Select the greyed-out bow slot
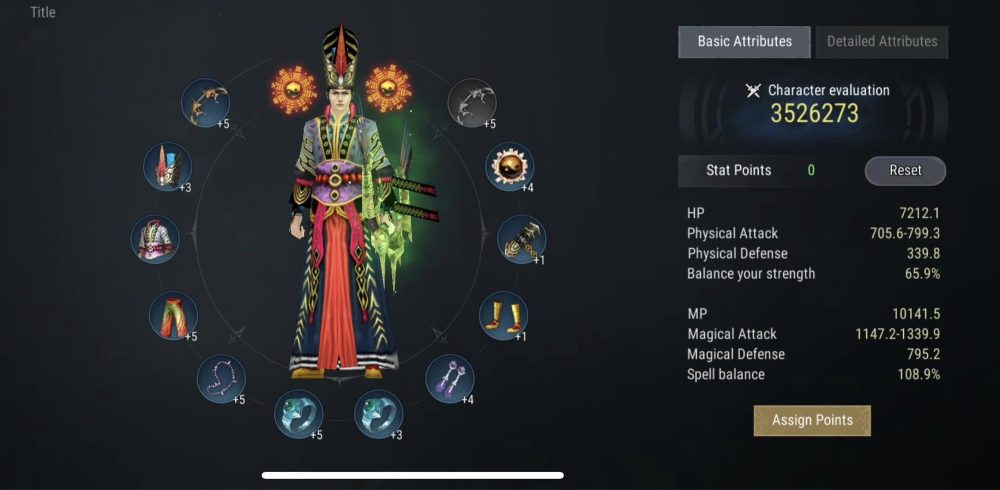The image size is (1000, 490). tap(472, 101)
